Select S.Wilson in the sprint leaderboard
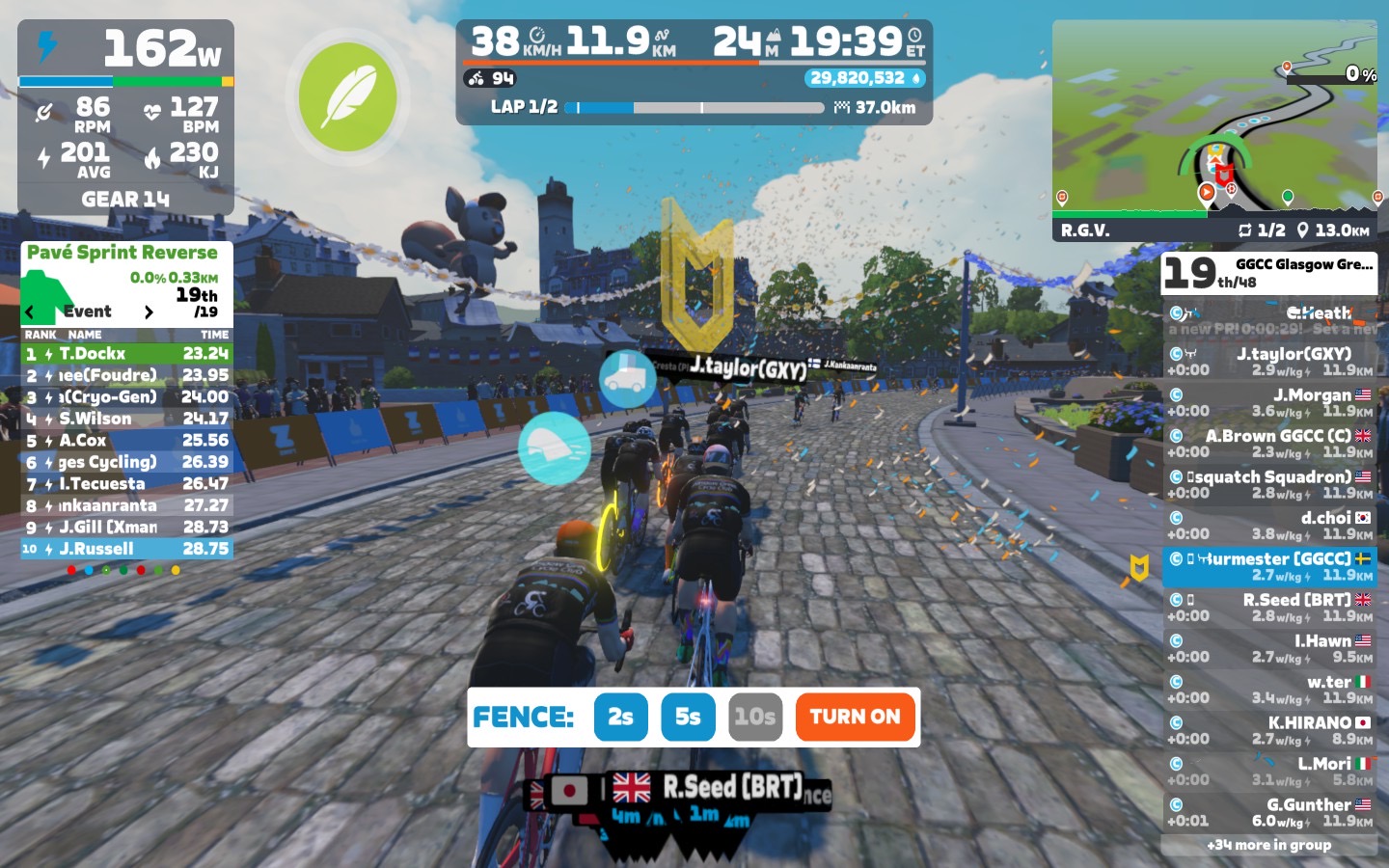The height and width of the screenshot is (868, 1389). click(x=126, y=419)
